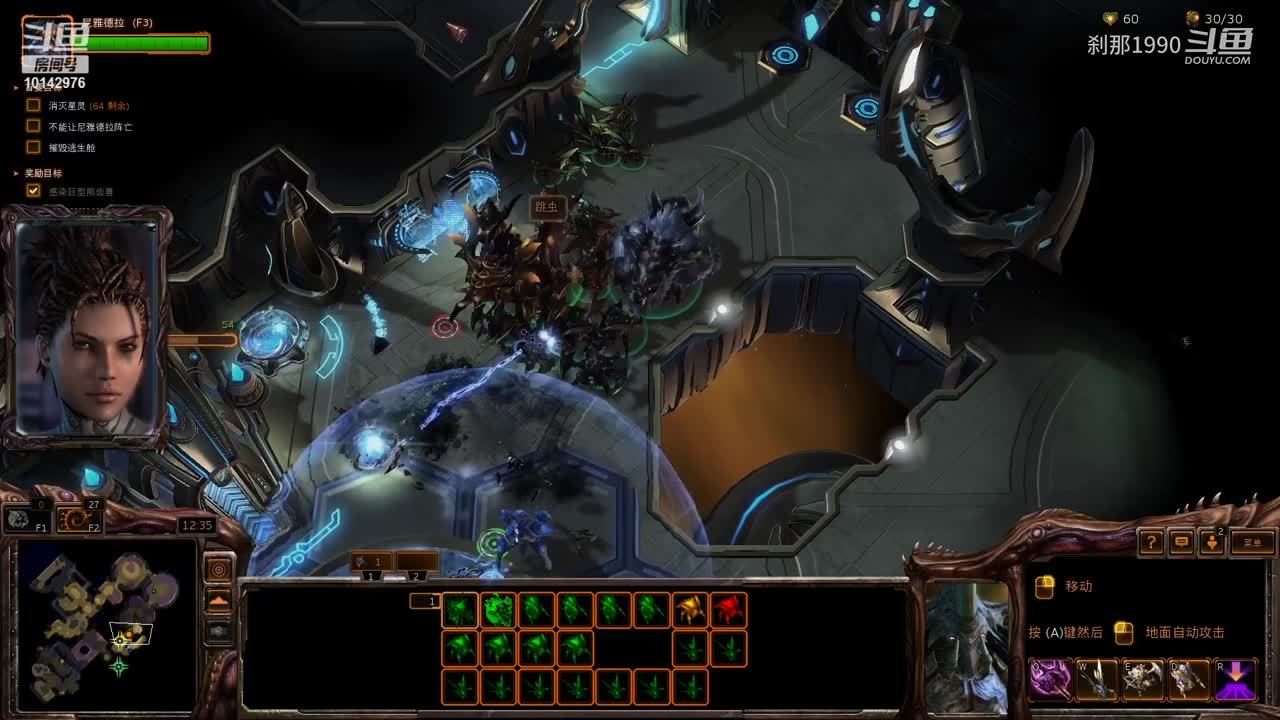
Task: Toggle the minimap terrain button
Action: (218, 600)
